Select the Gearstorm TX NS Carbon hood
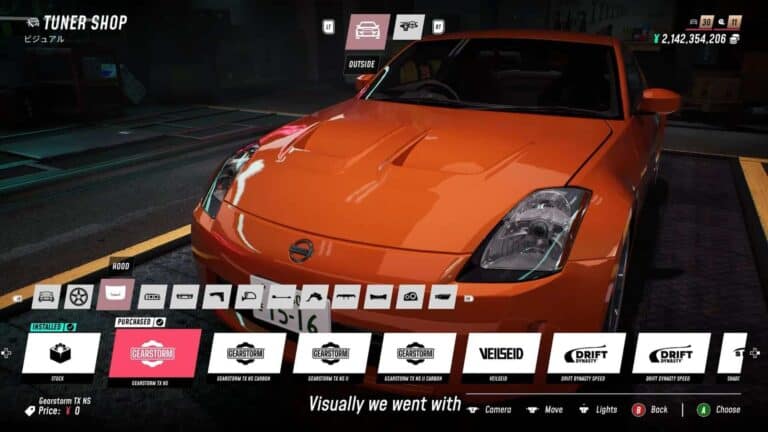 tap(245, 353)
